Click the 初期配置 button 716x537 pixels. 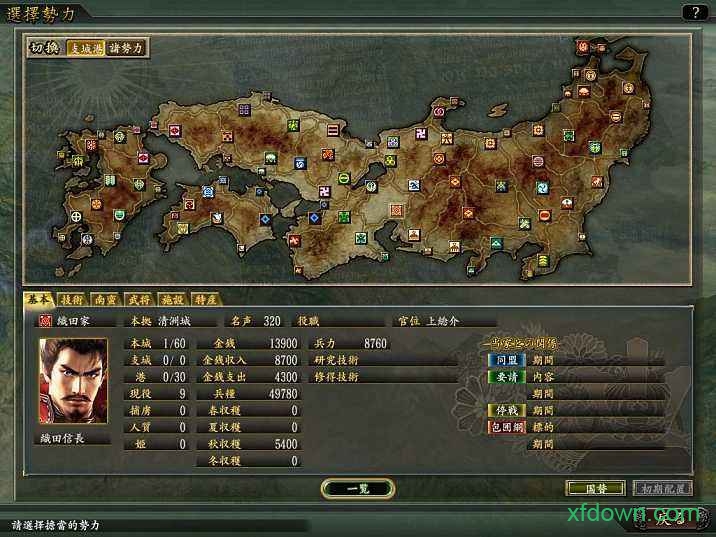pyautogui.click(x=662, y=488)
